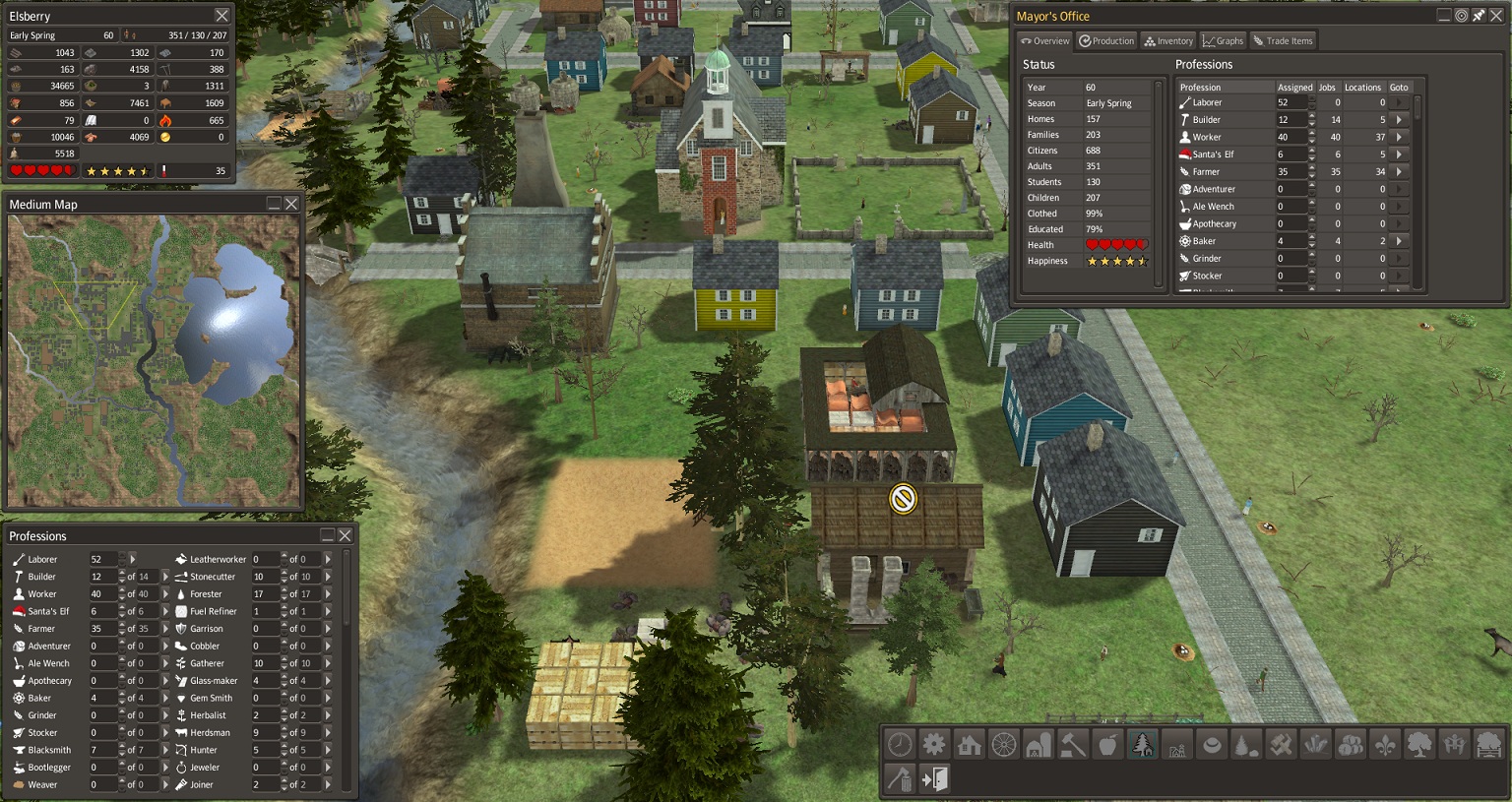Go to Builder locations in Professions window
The width and height of the screenshot is (1512, 802).
164,577
